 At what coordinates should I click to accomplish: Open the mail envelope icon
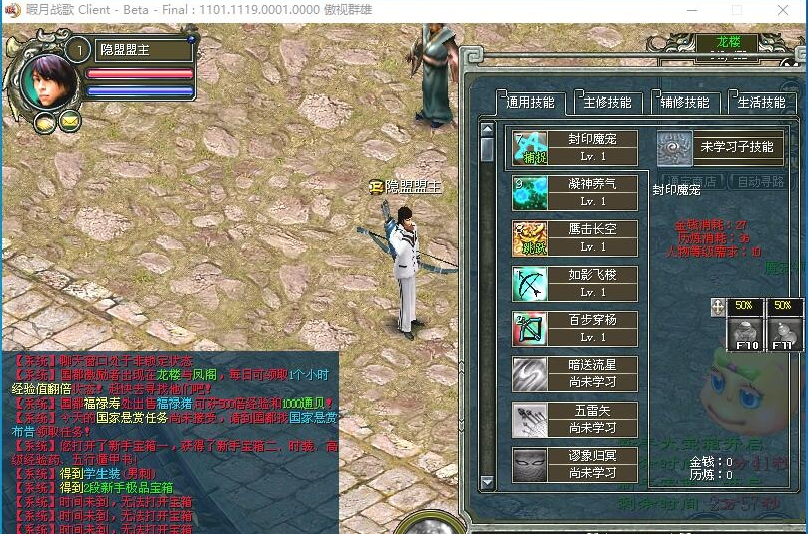coord(69,122)
